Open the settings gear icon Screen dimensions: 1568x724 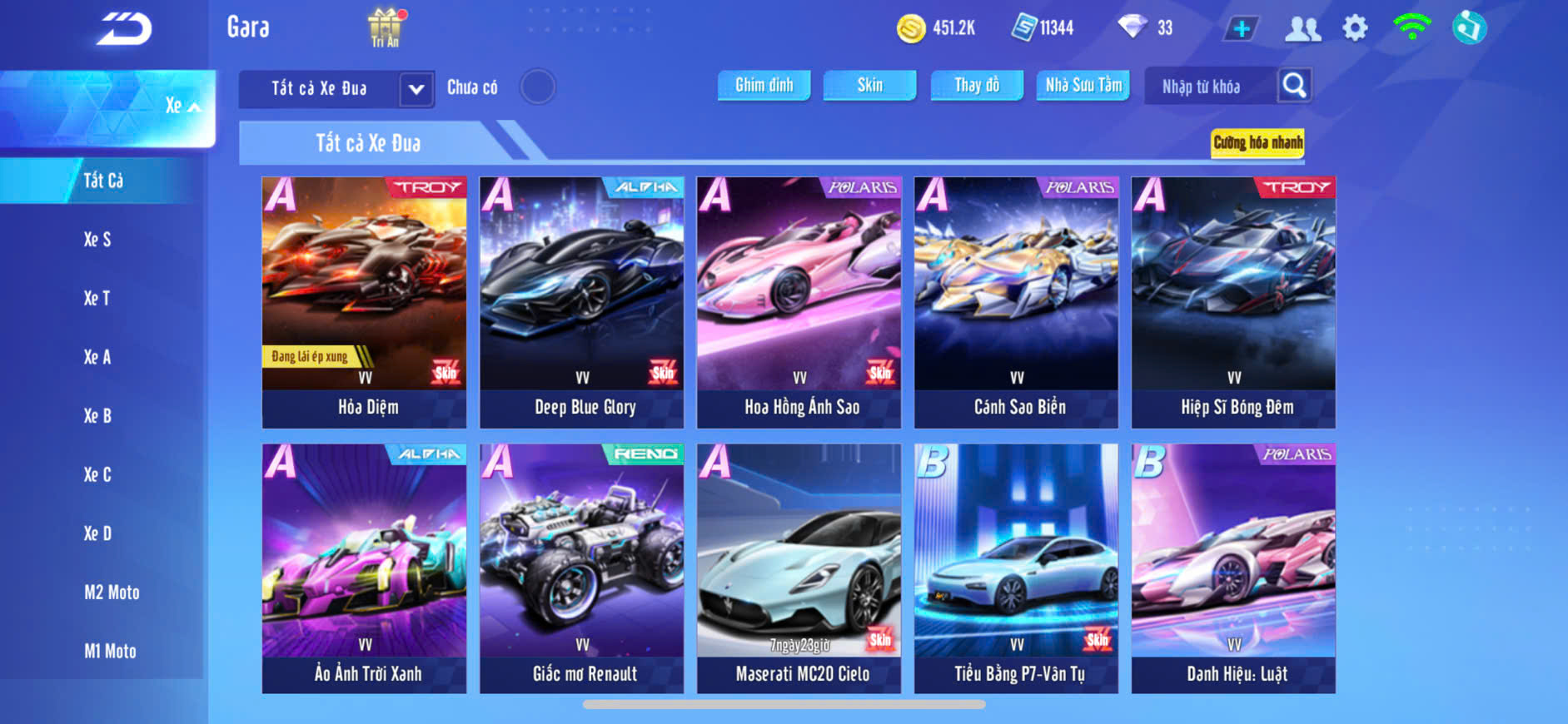tap(1355, 28)
